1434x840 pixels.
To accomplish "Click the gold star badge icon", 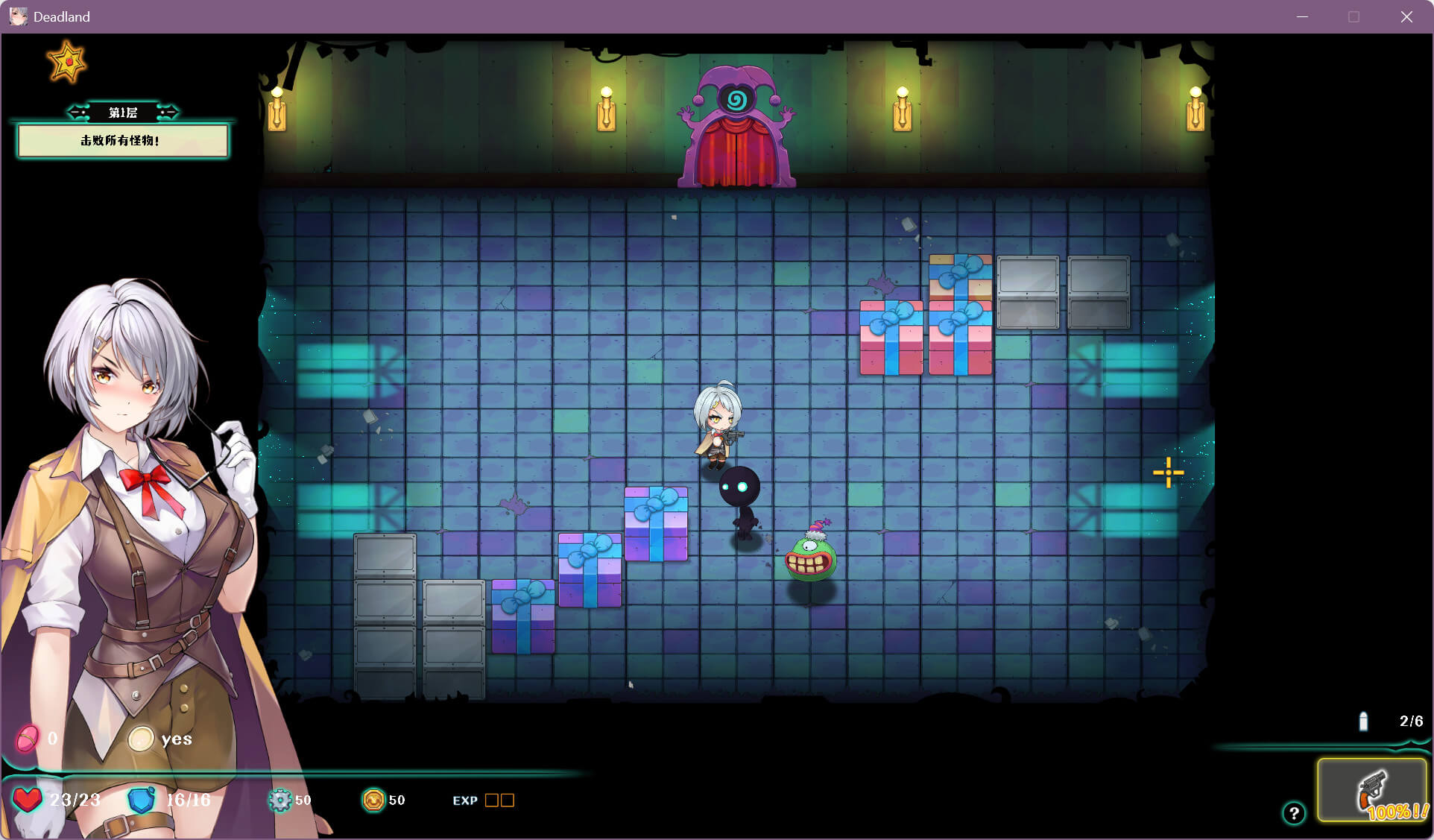I will (66, 62).
